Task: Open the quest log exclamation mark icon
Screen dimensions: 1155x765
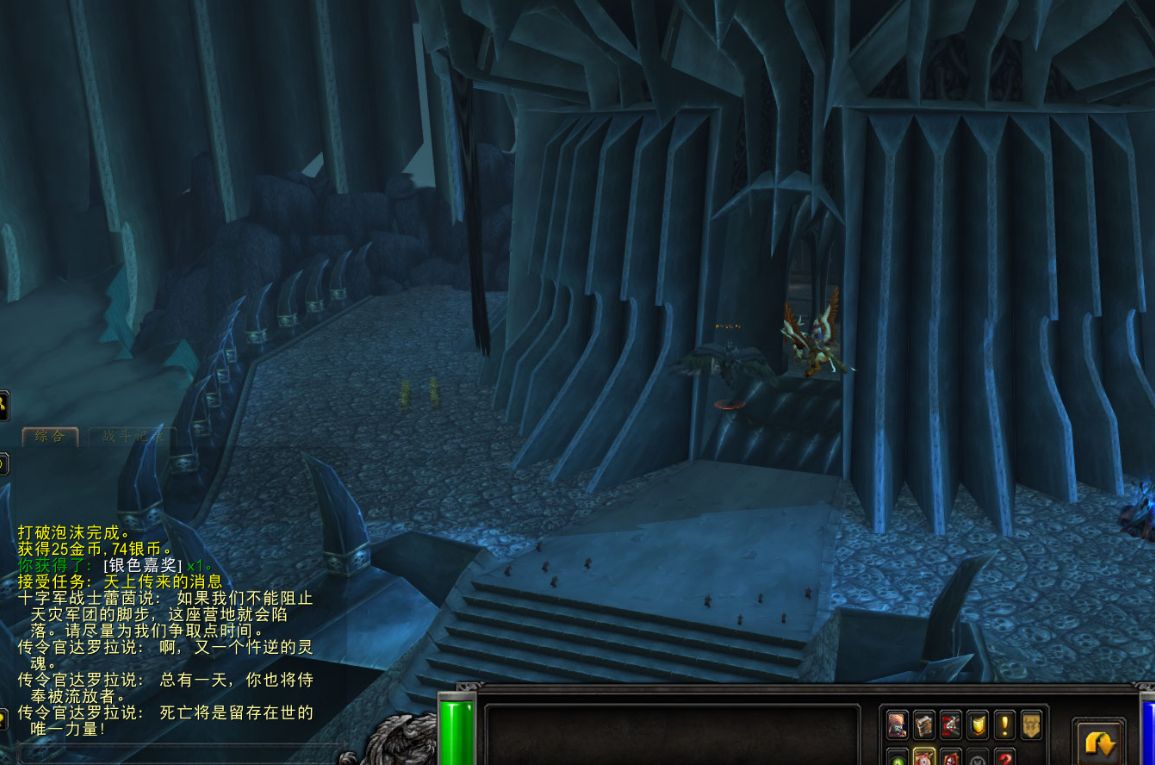Action: coord(1004,725)
